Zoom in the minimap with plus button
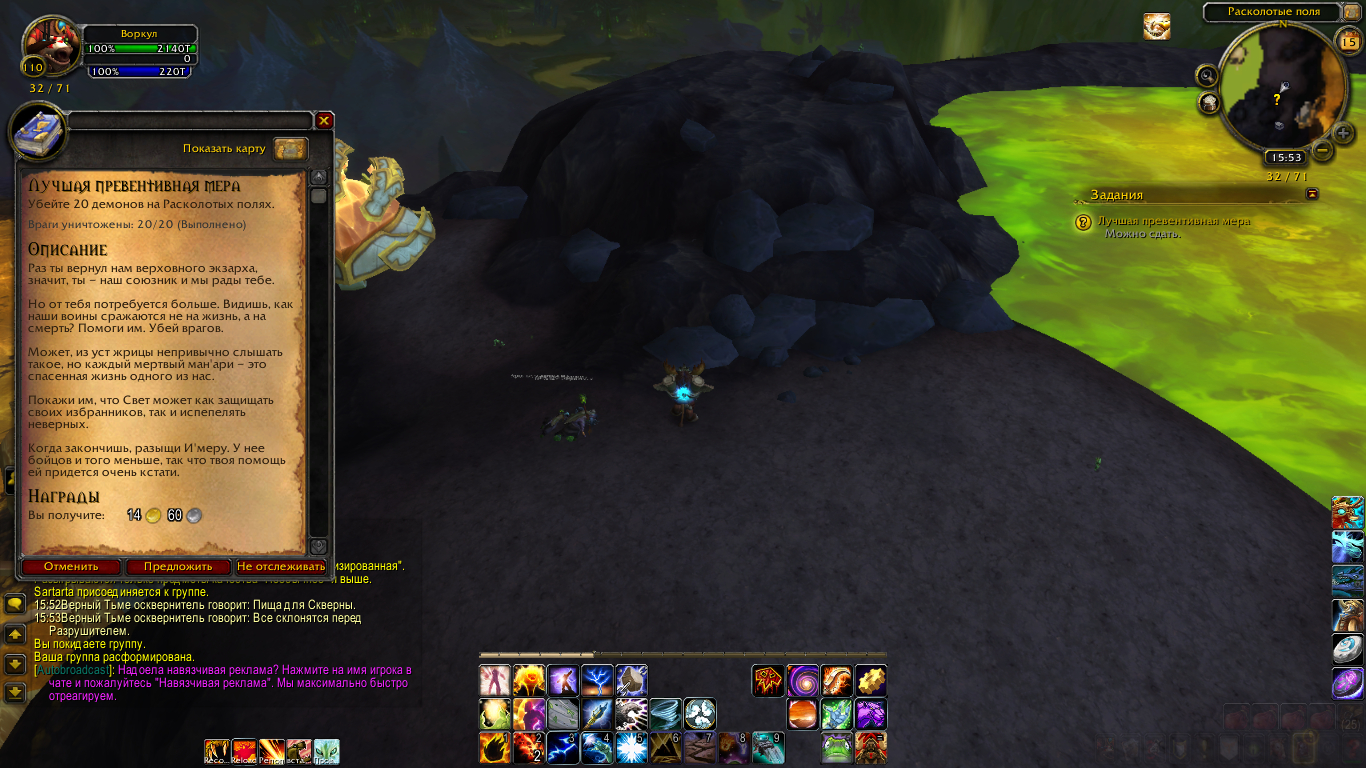1366x768 pixels. click(x=1345, y=132)
